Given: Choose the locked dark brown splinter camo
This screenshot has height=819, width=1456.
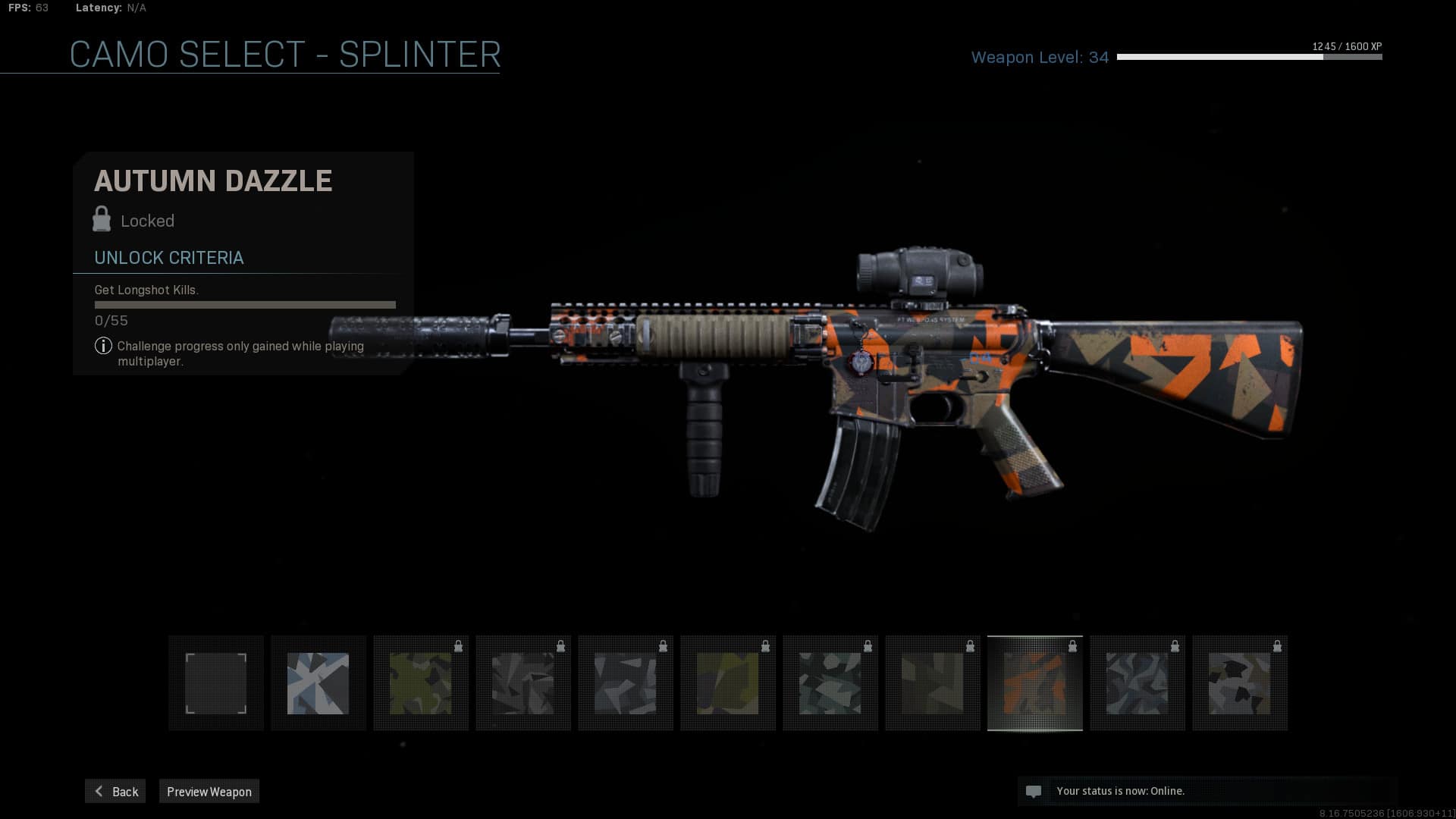Looking at the screenshot, I should tap(933, 683).
